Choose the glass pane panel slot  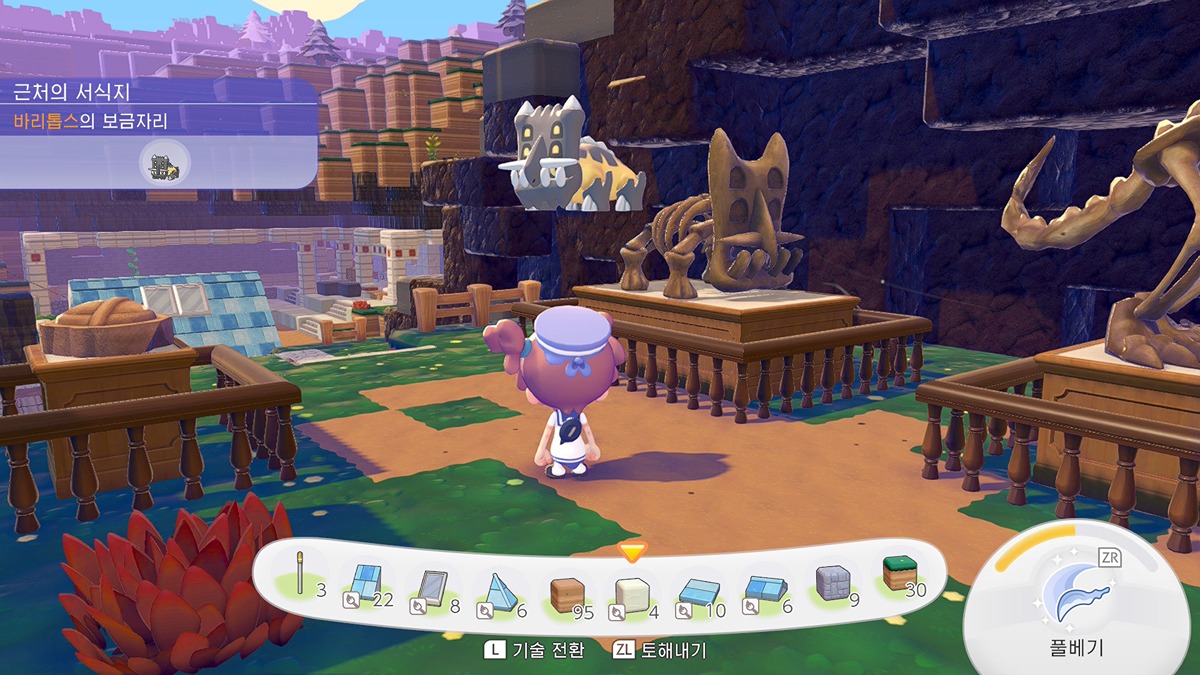432,588
